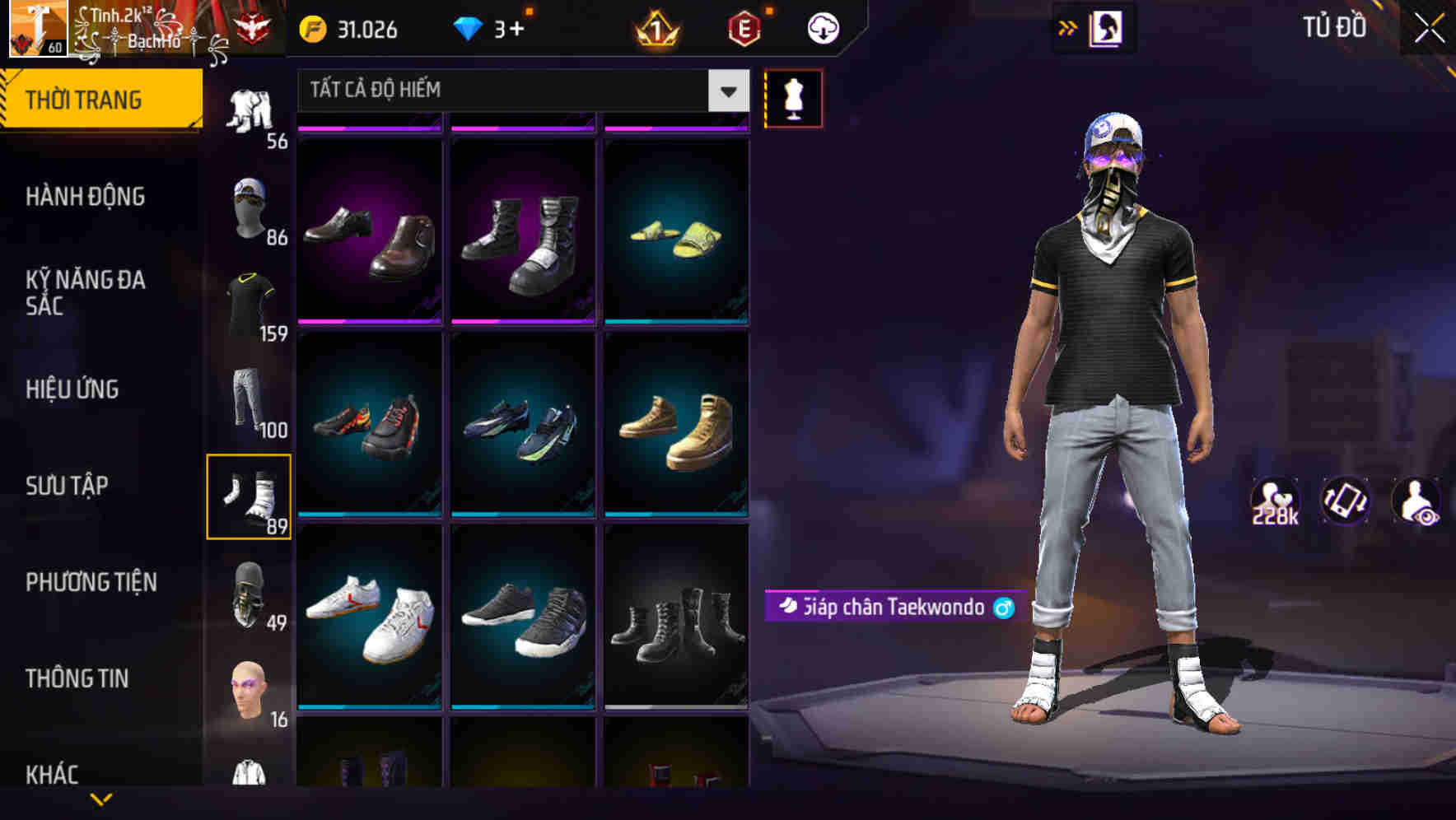Select the head accessory category icon showing 49
Viewport: 1456px width, 820px height.
[250, 591]
